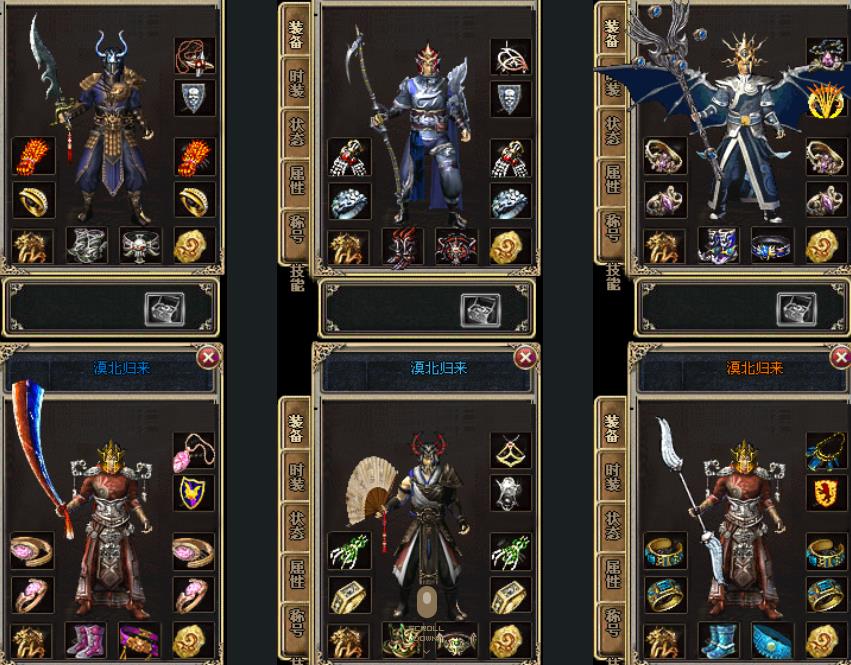Select the orange flame emblem medal
The height and width of the screenshot is (665, 851).
[826, 99]
